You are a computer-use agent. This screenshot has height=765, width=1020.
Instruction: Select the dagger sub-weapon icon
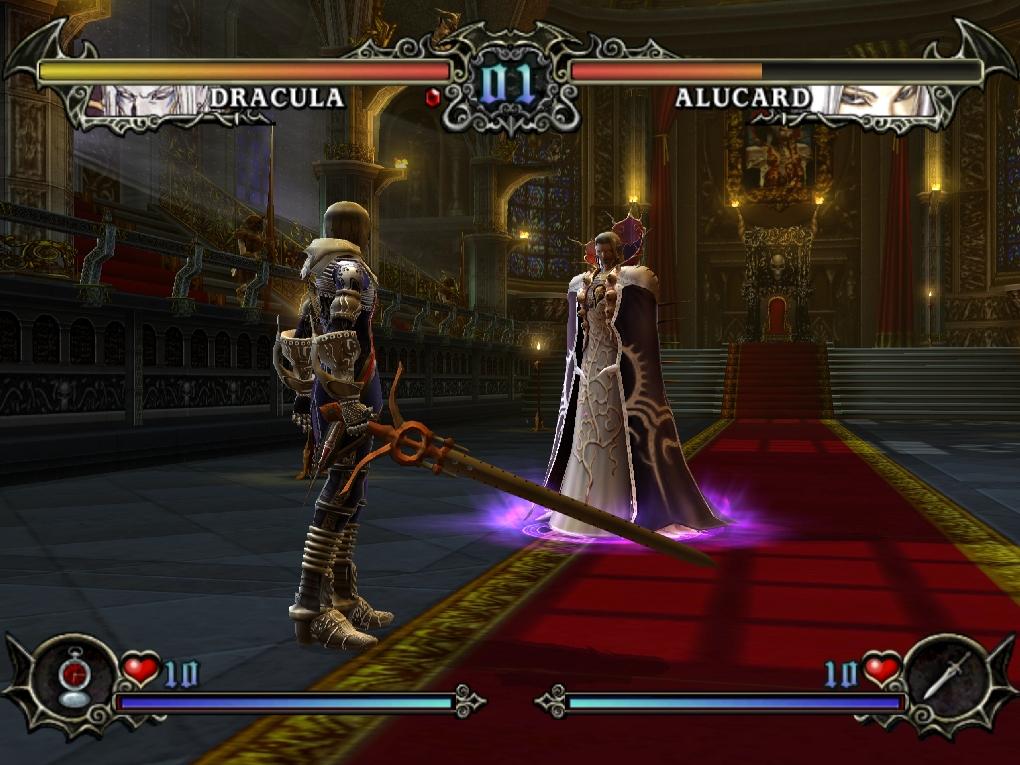tap(944, 679)
